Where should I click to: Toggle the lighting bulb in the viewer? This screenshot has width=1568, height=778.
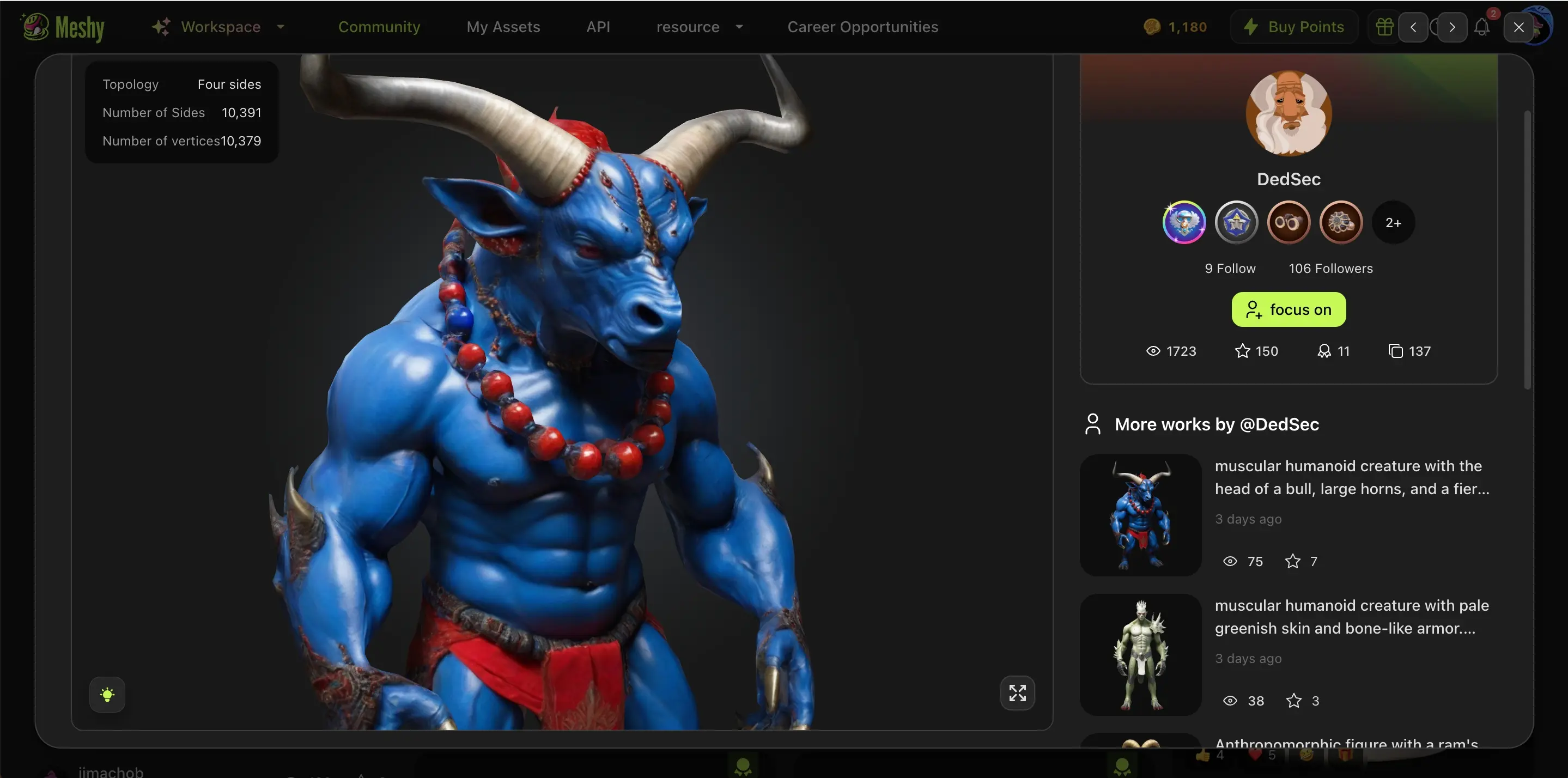(x=107, y=694)
